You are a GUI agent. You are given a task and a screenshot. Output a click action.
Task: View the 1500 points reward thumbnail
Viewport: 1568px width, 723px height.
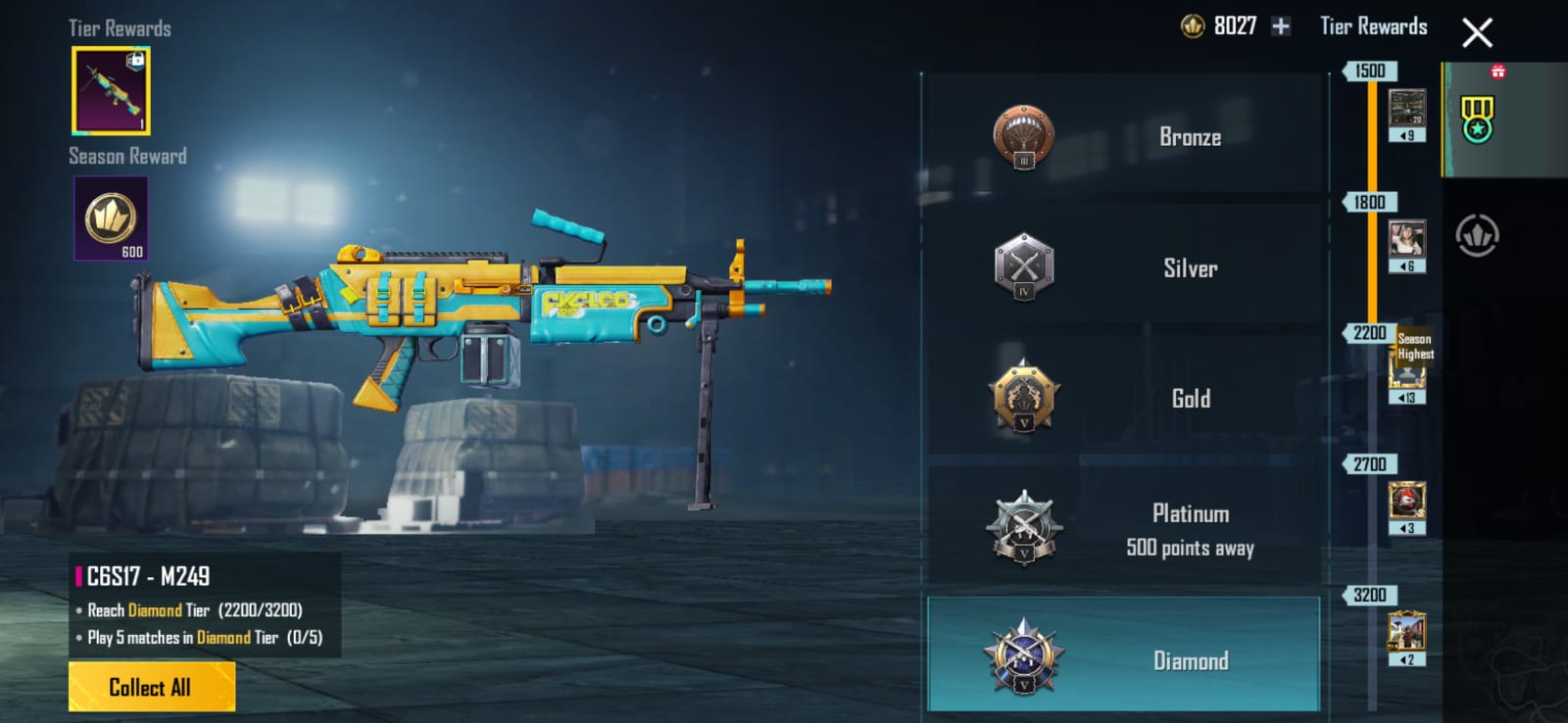point(1407,108)
